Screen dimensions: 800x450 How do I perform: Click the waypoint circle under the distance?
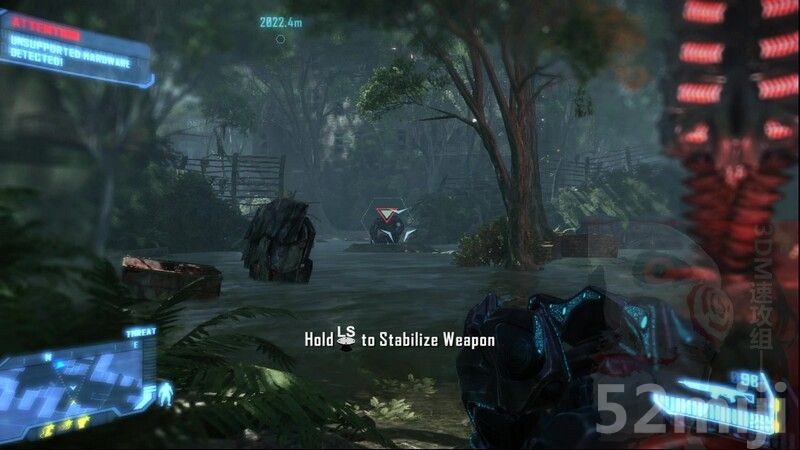pos(281,40)
